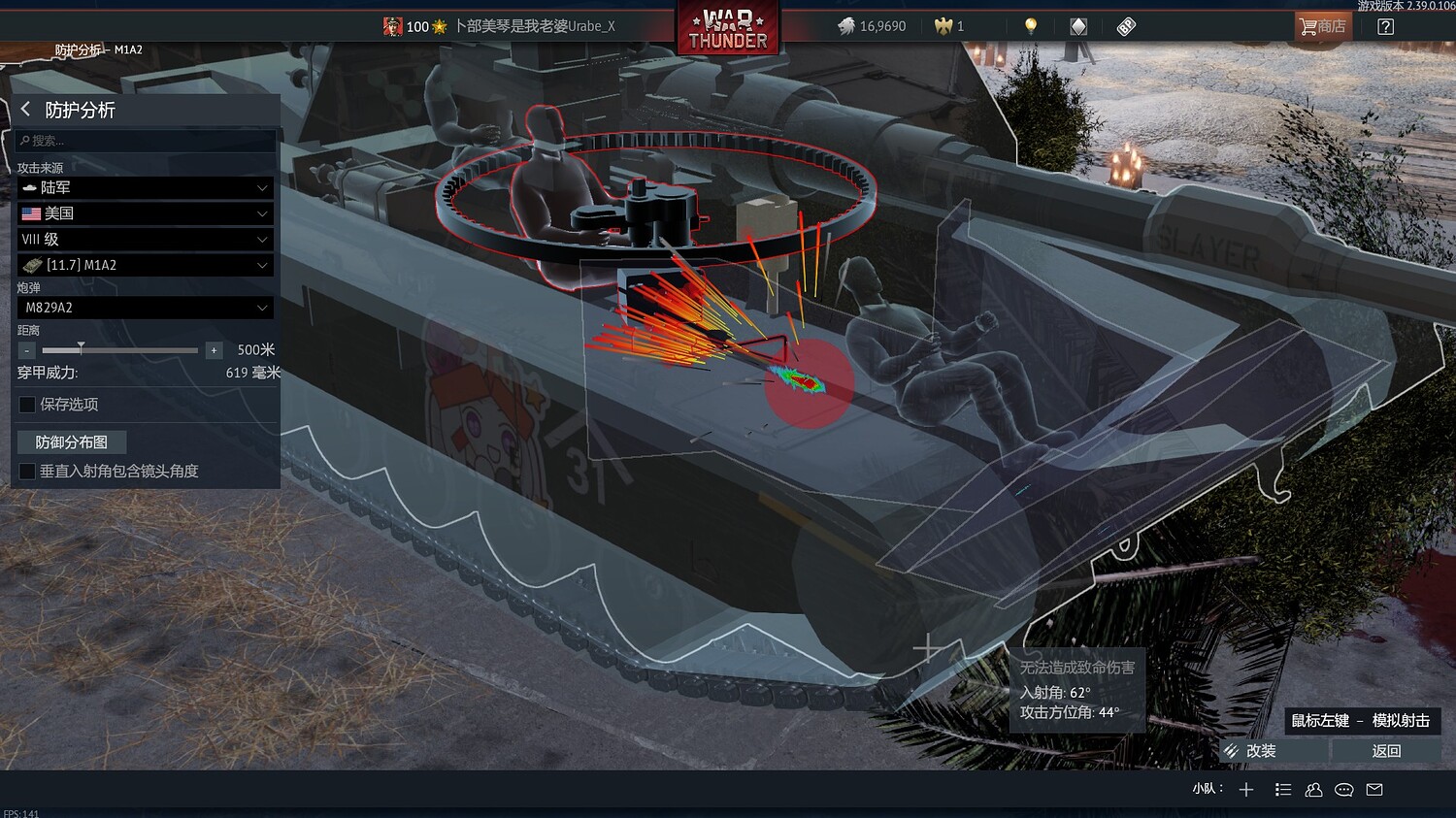Open the mail message icon
This screenshot has height=818, width=1456.
pyautogui.click(x=1373, y=789)
